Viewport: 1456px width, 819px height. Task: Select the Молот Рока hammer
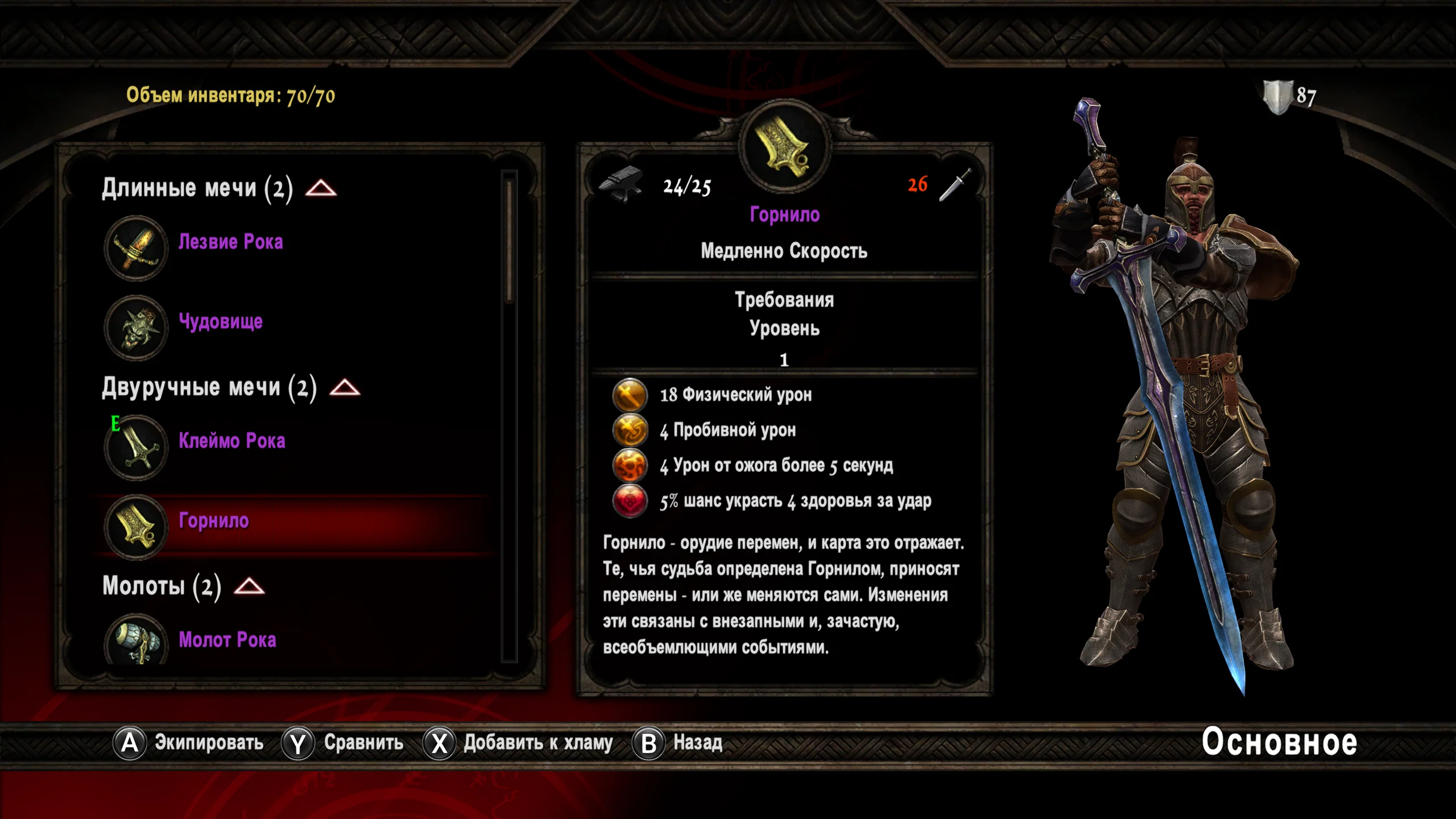click(x=227, y=640)
